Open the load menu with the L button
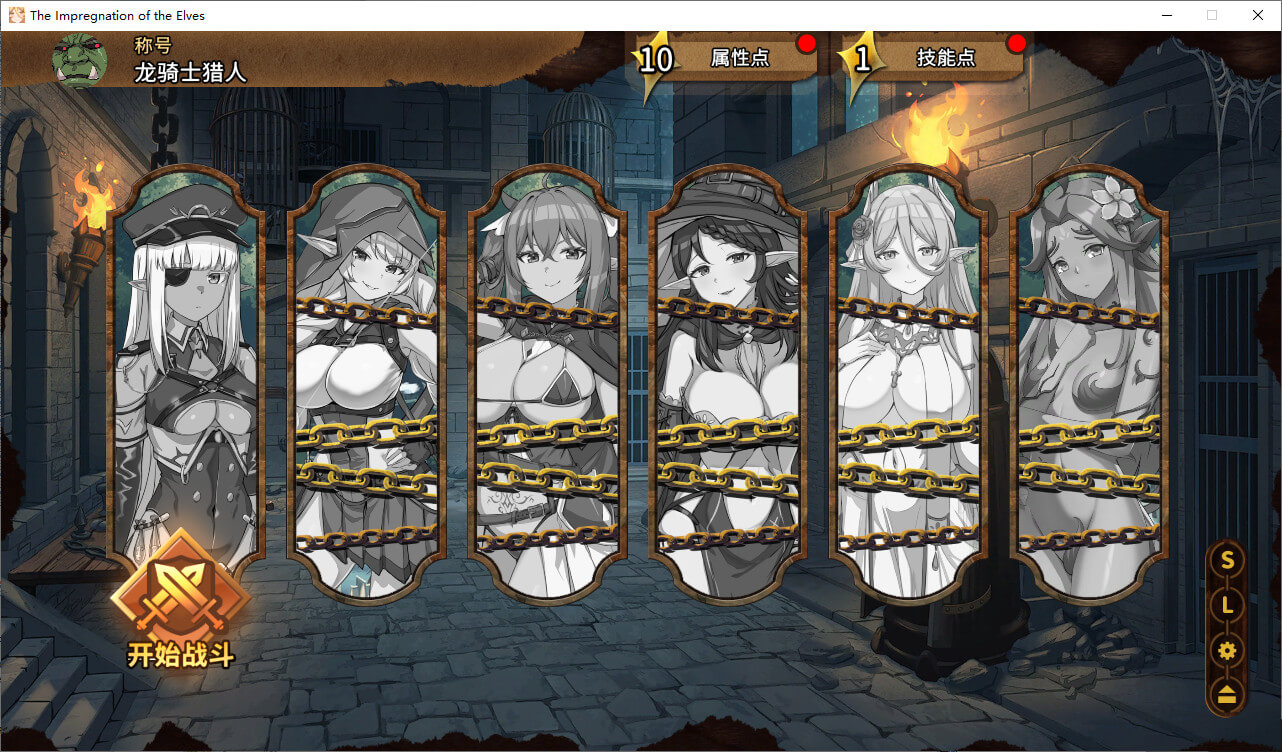This screenshot has height=752, width=1282. click(x=1227, y=605)
